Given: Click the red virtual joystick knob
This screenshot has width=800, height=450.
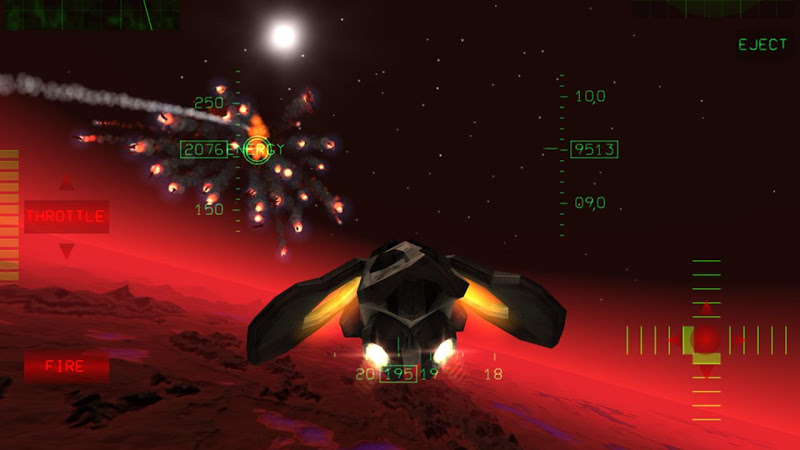Looking at the screenshot, I should 707,340.
